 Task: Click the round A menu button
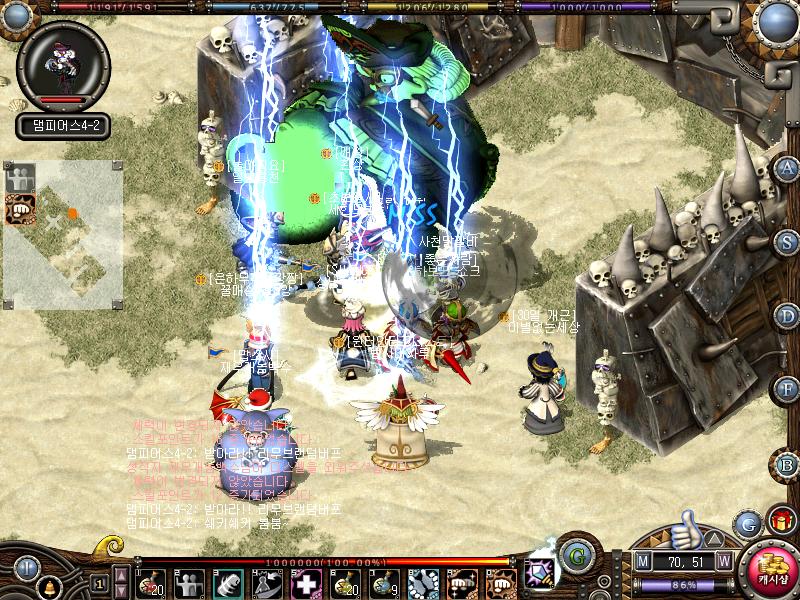pos(788,168)
